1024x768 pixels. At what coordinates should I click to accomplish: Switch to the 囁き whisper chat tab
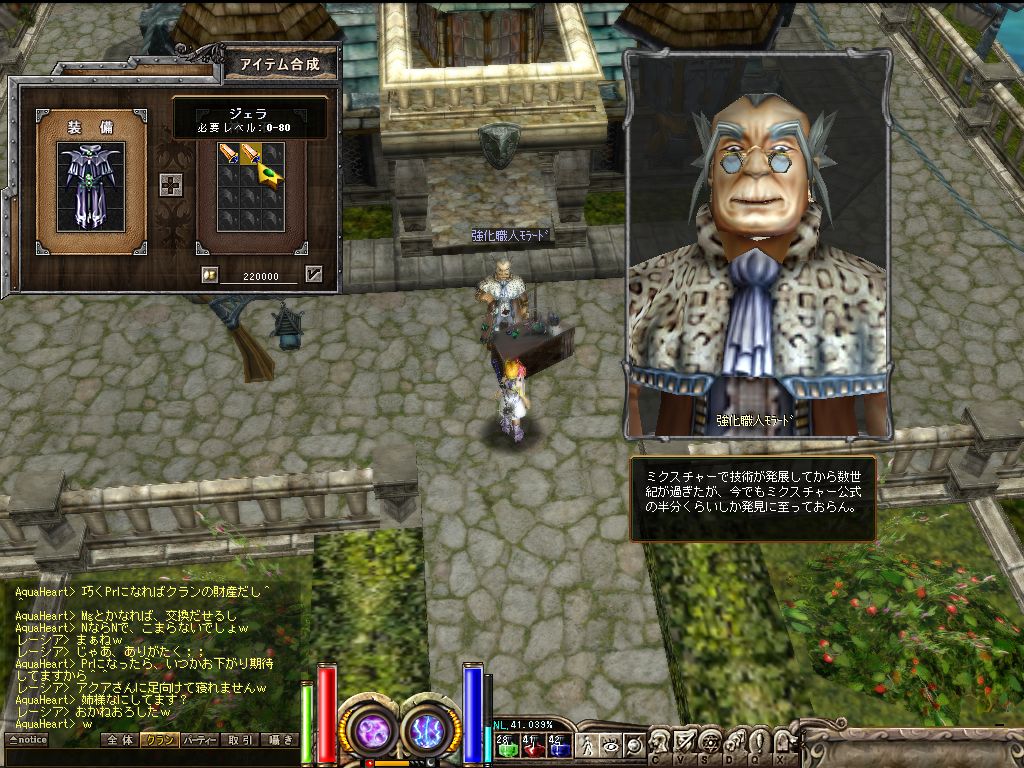(x=279, y=740)
